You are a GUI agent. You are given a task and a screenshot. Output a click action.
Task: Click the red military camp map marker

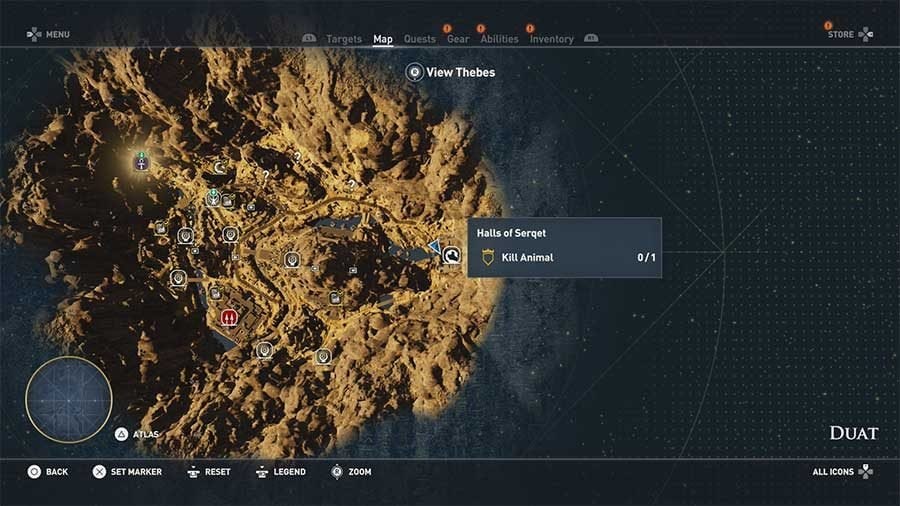click(x=229, y=318)
